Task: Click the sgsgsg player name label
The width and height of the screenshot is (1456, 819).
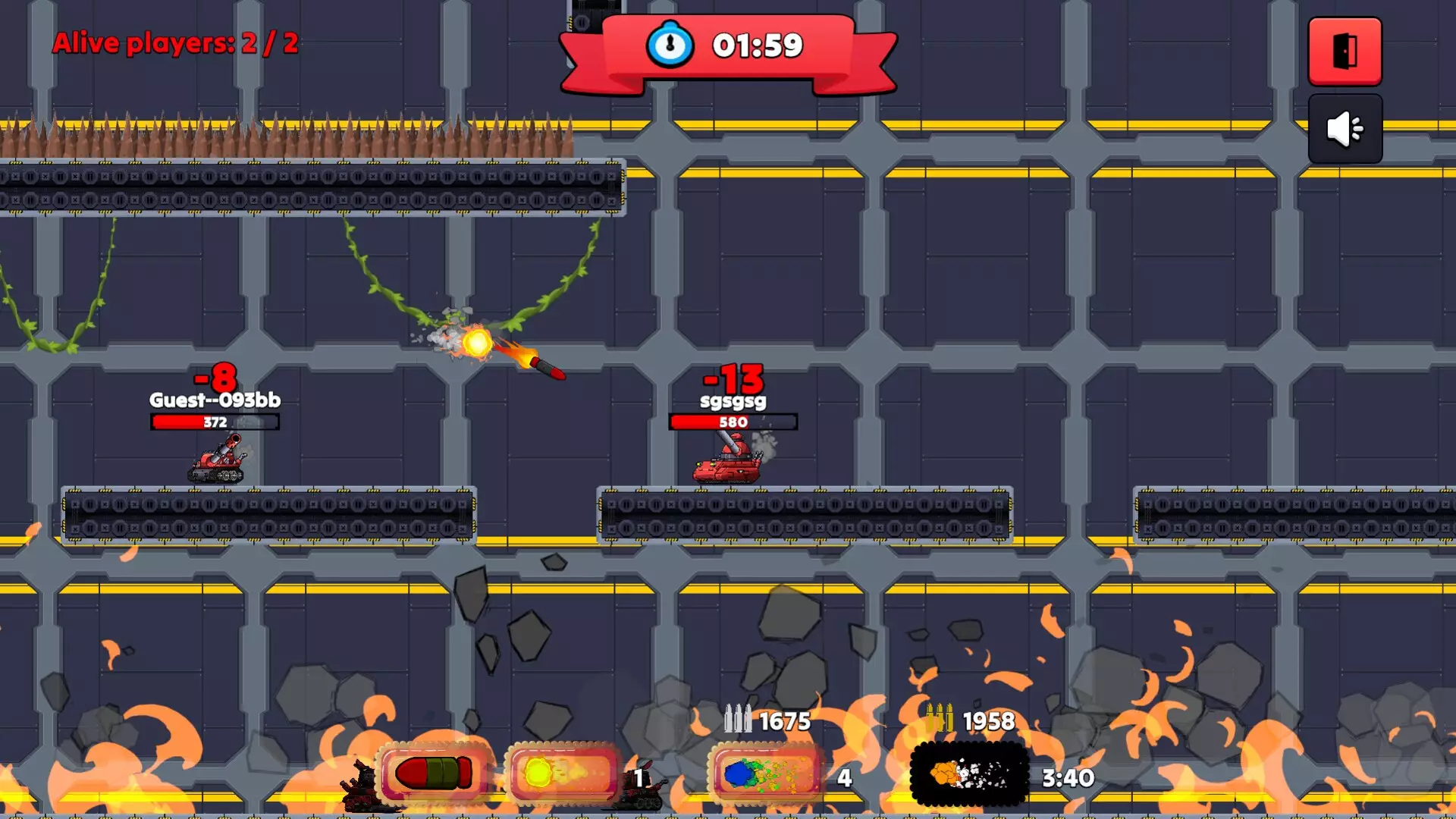Action: tap(732, 403)
